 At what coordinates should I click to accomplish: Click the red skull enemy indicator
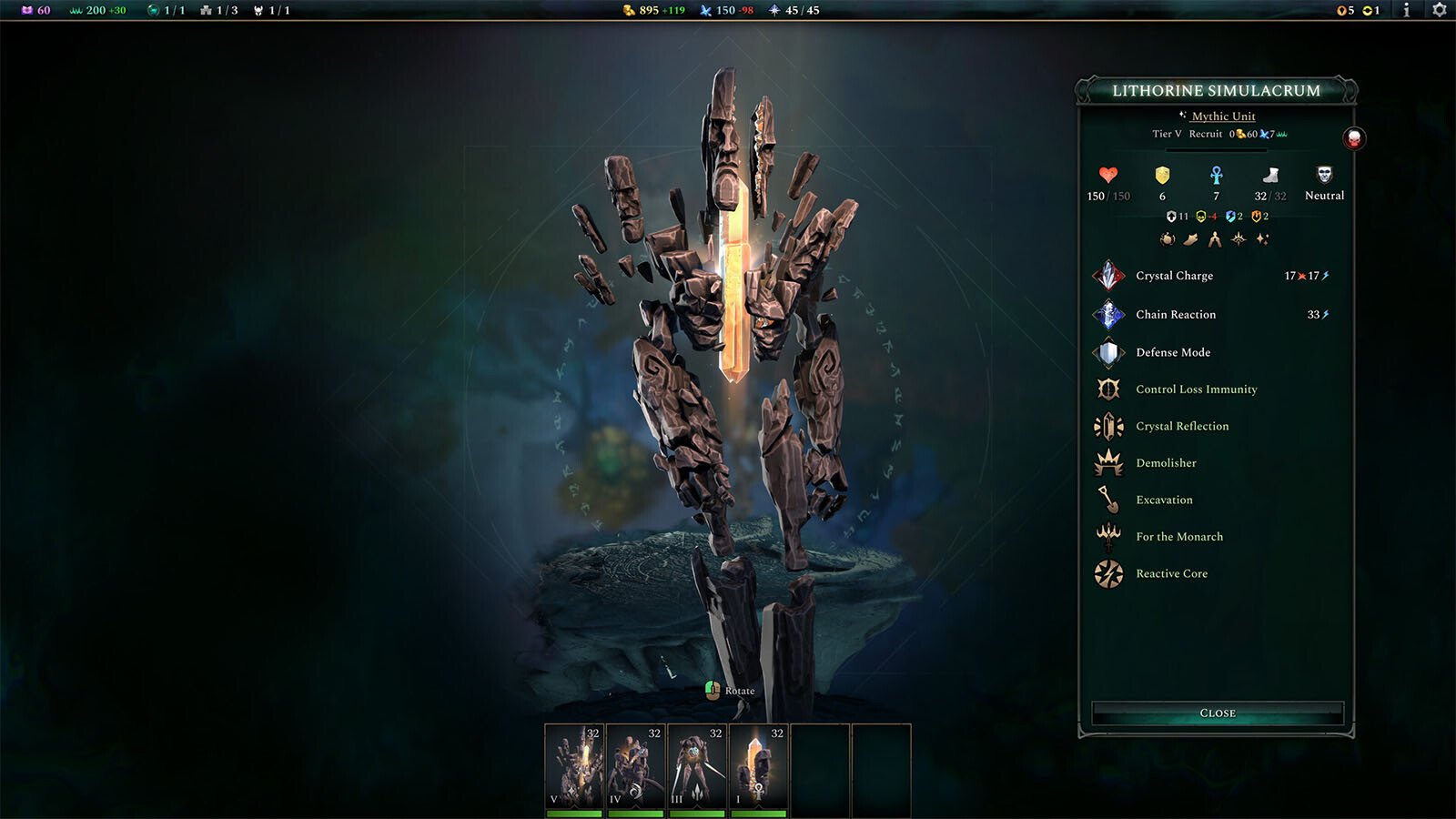(x=1353, y=139)
